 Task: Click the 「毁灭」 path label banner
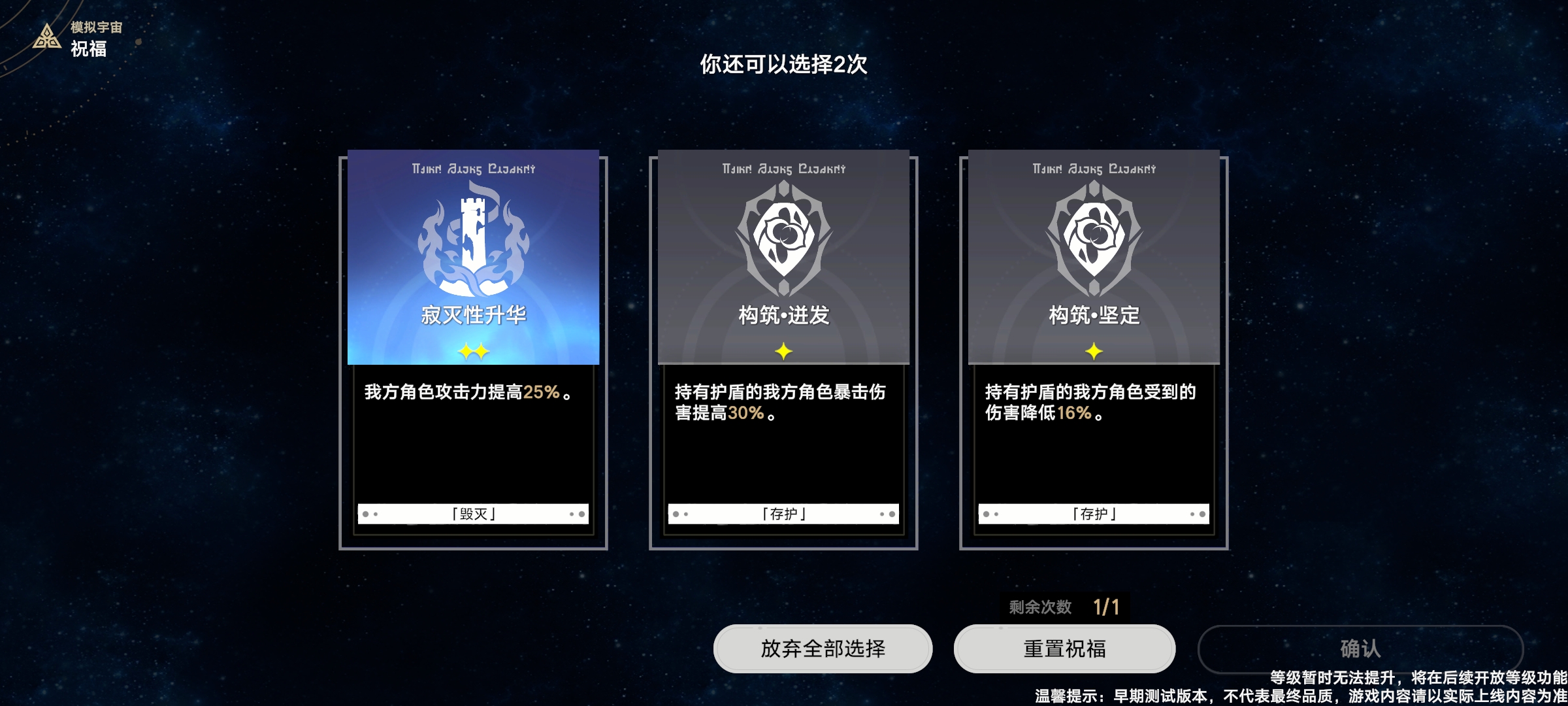474,514
